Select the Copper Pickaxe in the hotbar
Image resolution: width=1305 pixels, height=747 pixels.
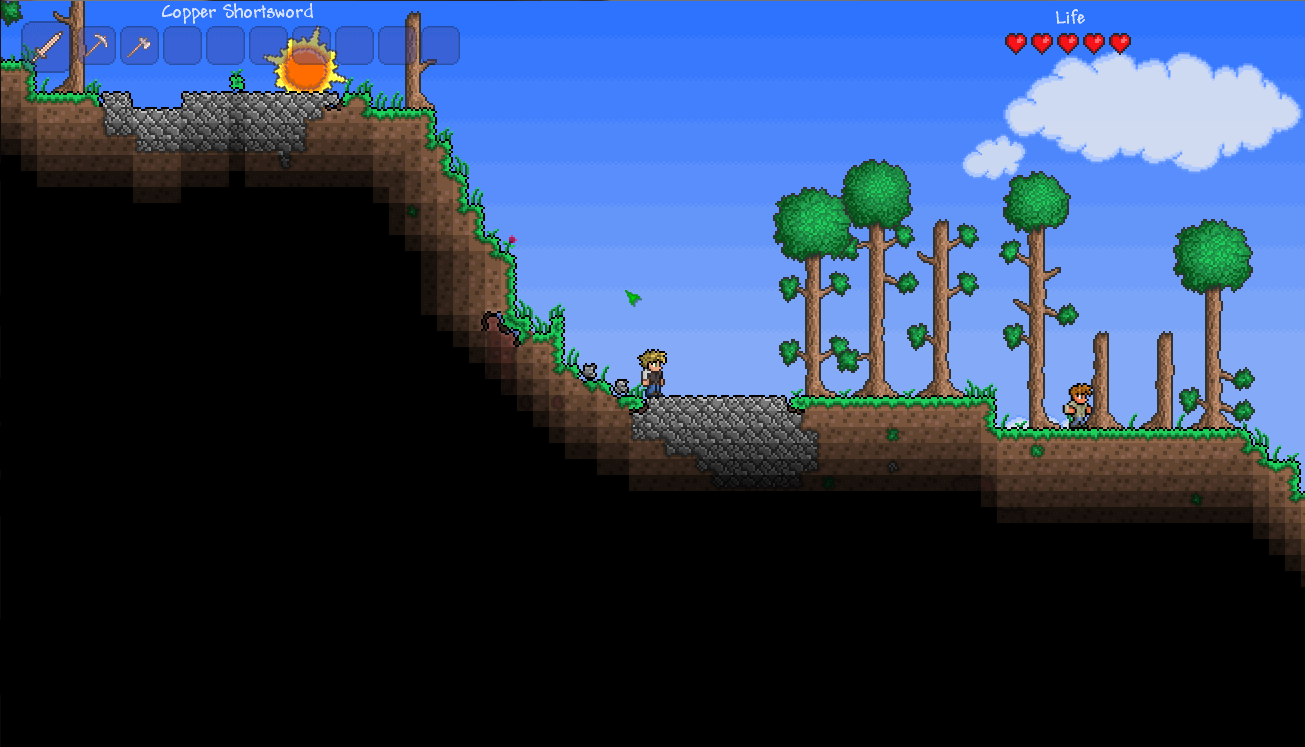pyautogui.click(x=96, y=45)
